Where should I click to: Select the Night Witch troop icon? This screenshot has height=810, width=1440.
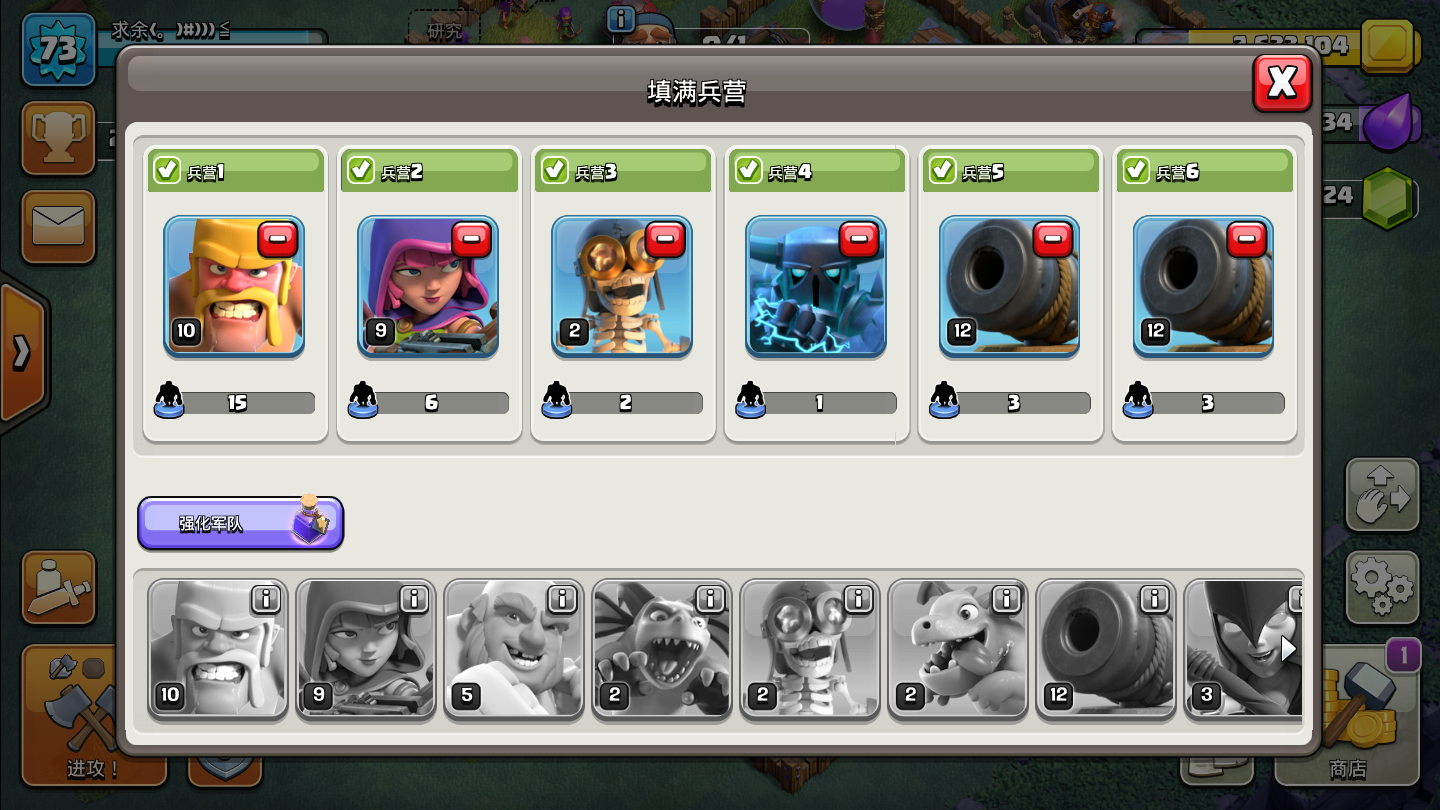pos(1245,649)
